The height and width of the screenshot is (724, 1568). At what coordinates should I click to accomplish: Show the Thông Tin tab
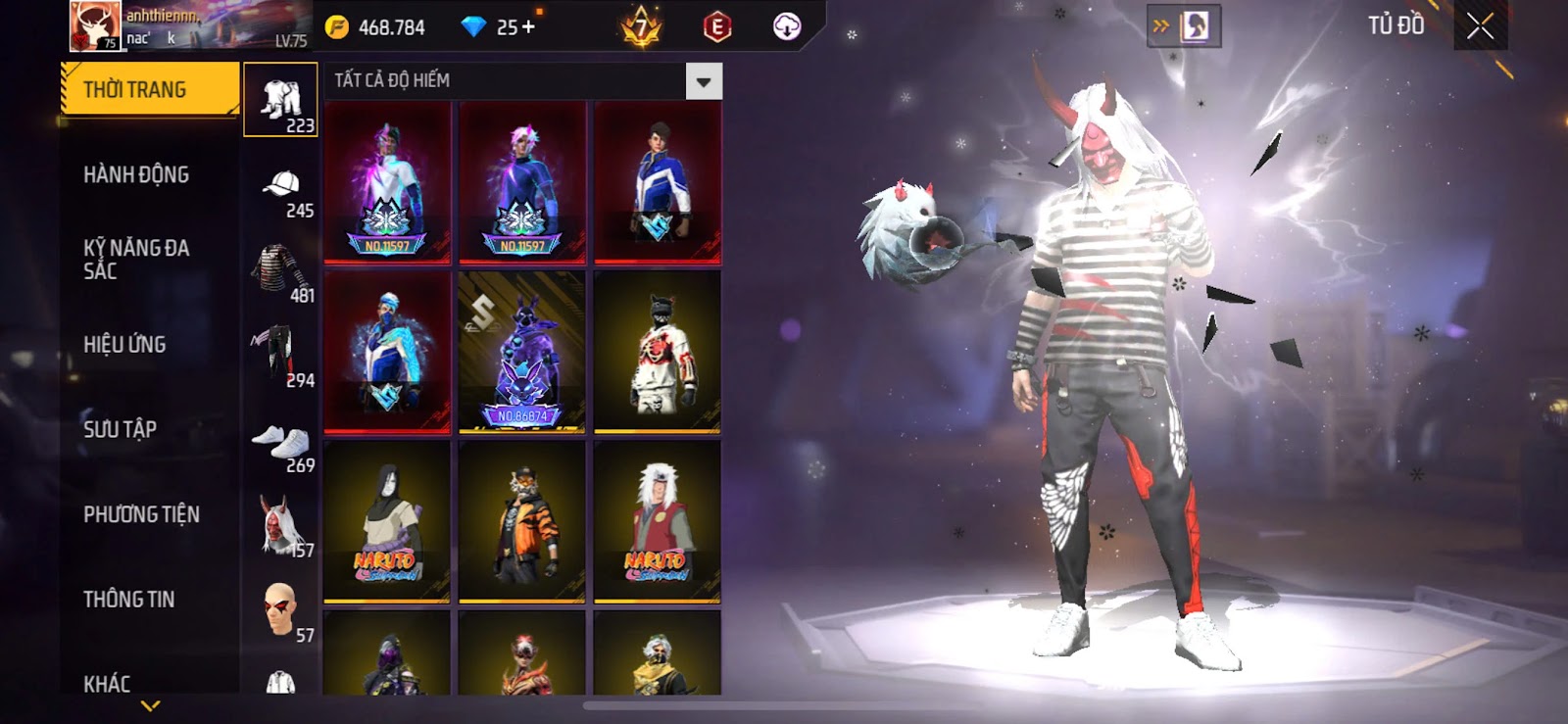point(128,600)
